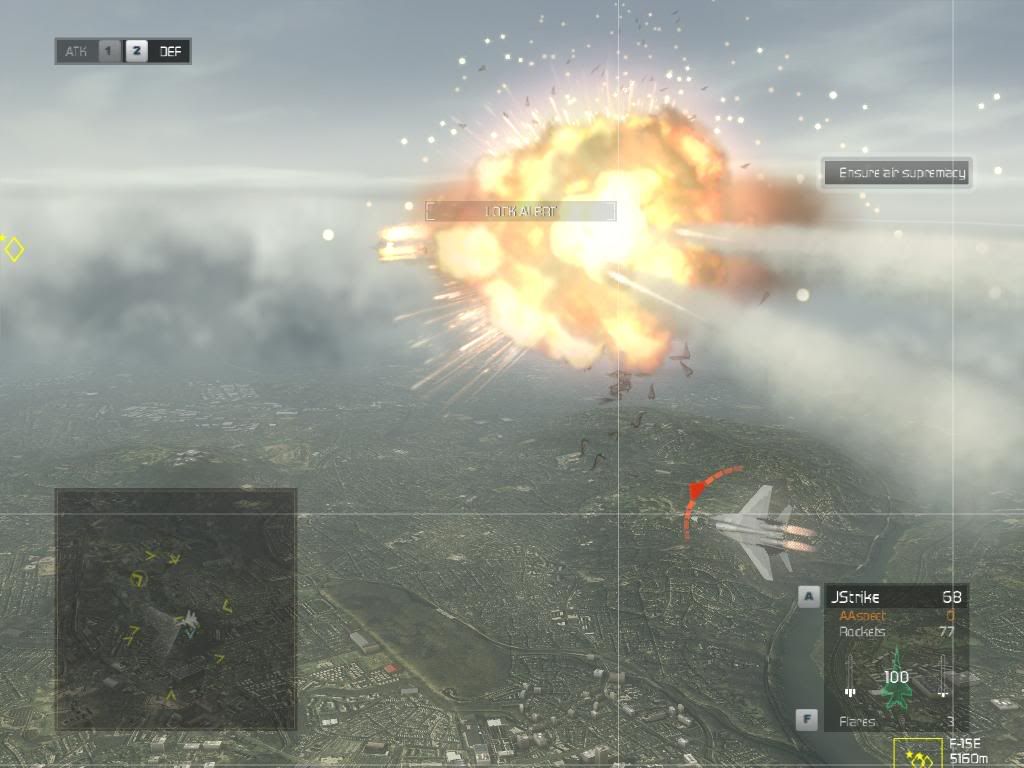Select the yellow boxed target indicator

coord(918,755)
